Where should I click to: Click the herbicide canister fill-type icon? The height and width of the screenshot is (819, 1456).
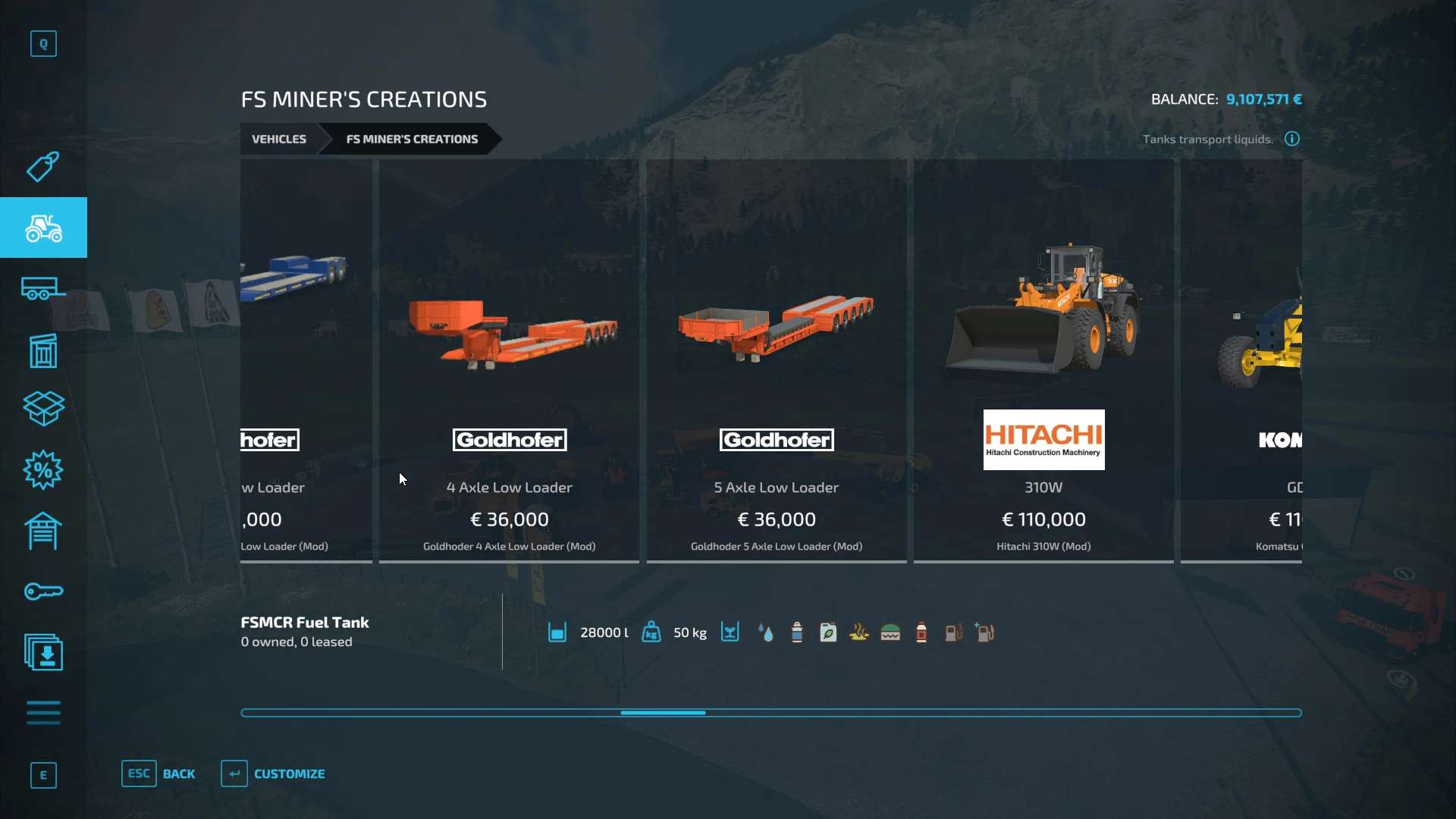tap(828, 632)
